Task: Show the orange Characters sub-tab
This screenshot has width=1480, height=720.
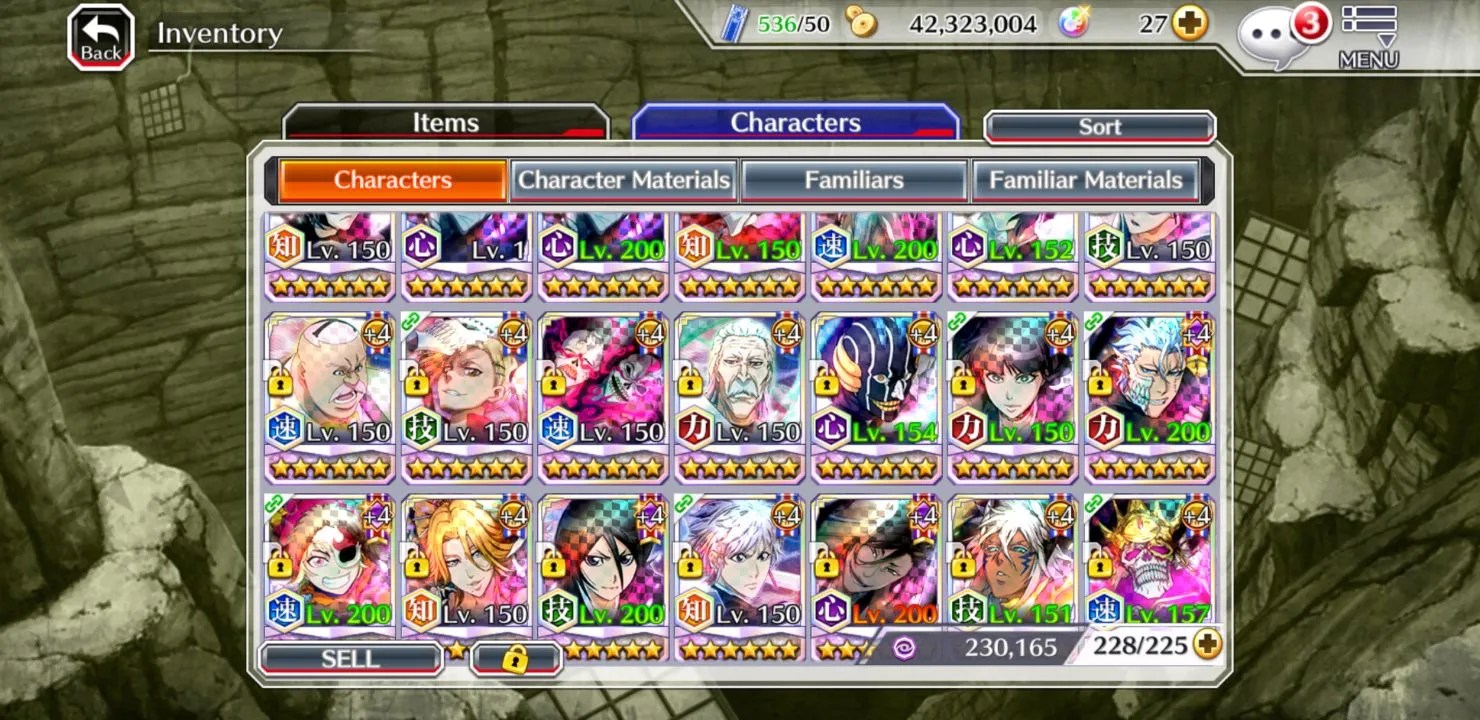Action: [392, 181]
